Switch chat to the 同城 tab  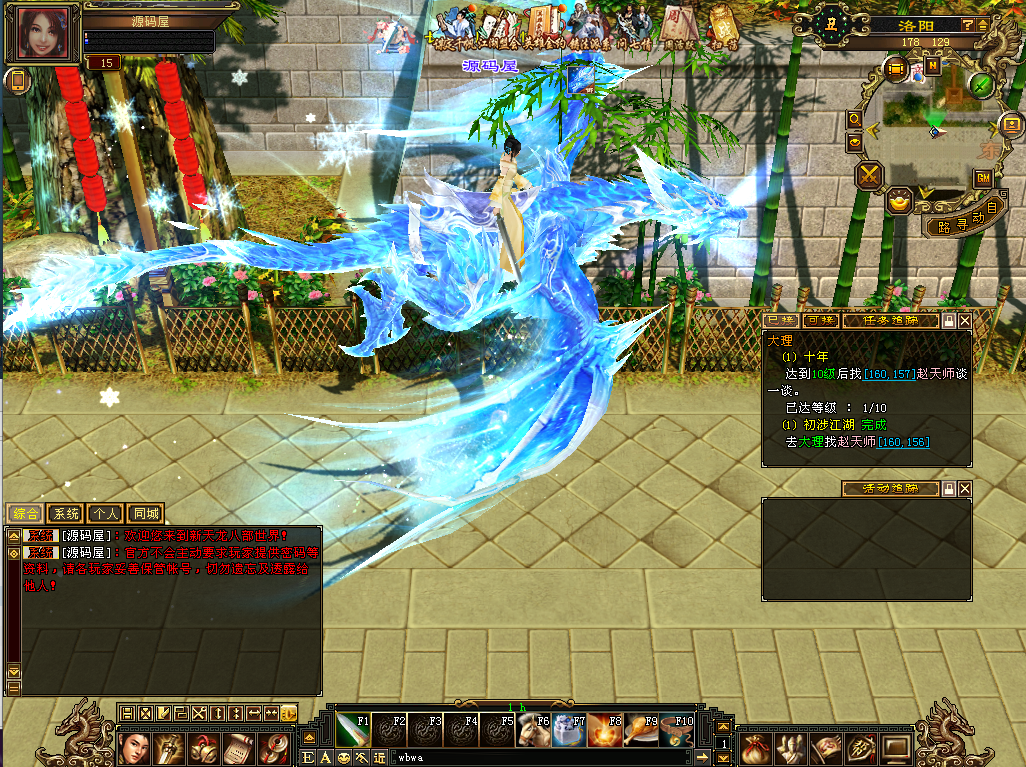145,514
